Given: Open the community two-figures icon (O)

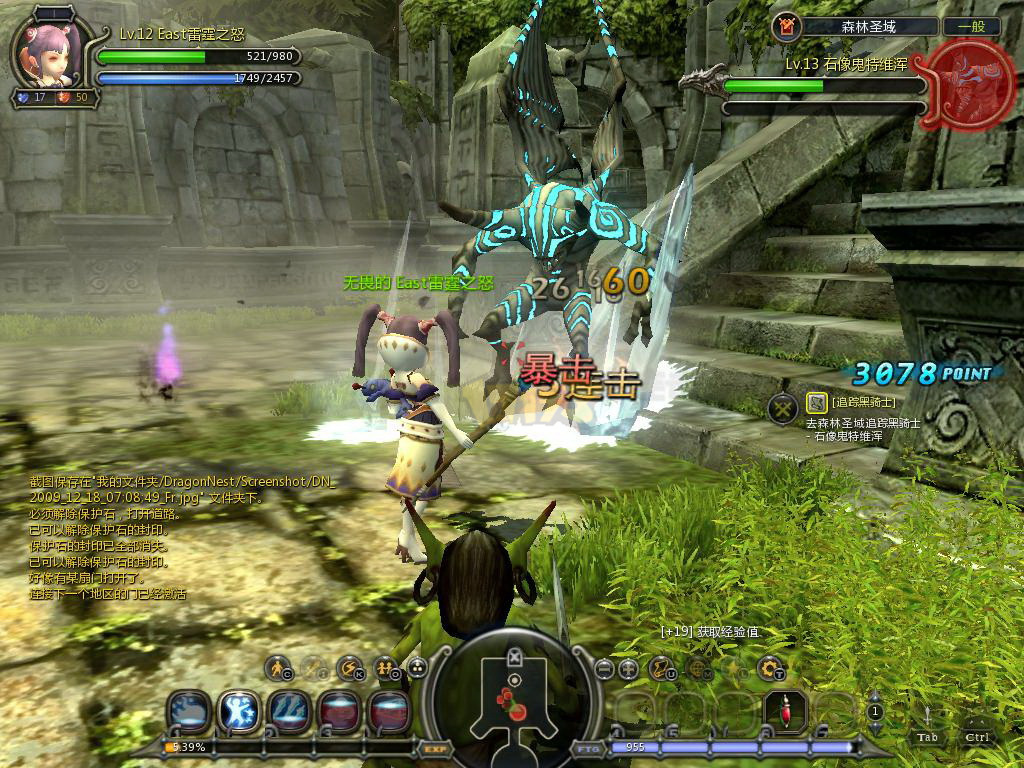Looking at the screenshot, I should (x=385, y=667).
